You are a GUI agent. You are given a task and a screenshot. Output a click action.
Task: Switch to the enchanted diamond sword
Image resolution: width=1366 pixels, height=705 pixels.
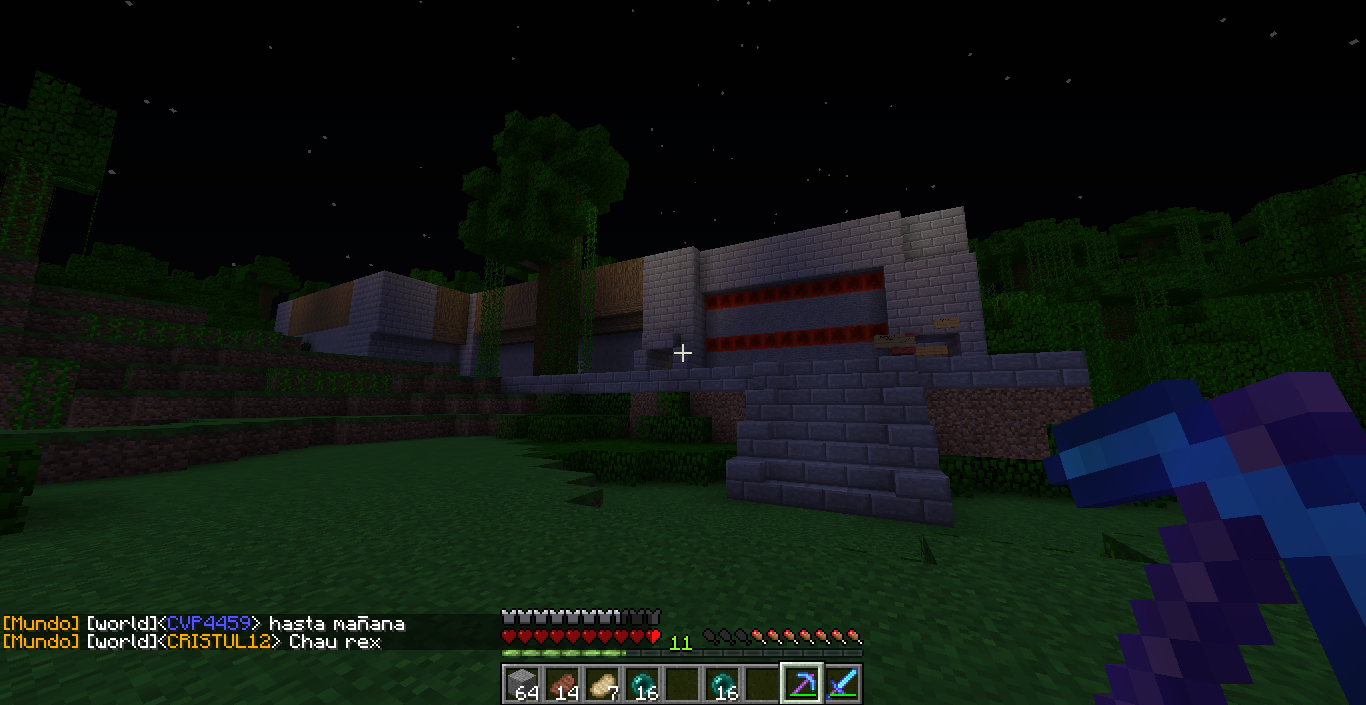tap(842, 684)
